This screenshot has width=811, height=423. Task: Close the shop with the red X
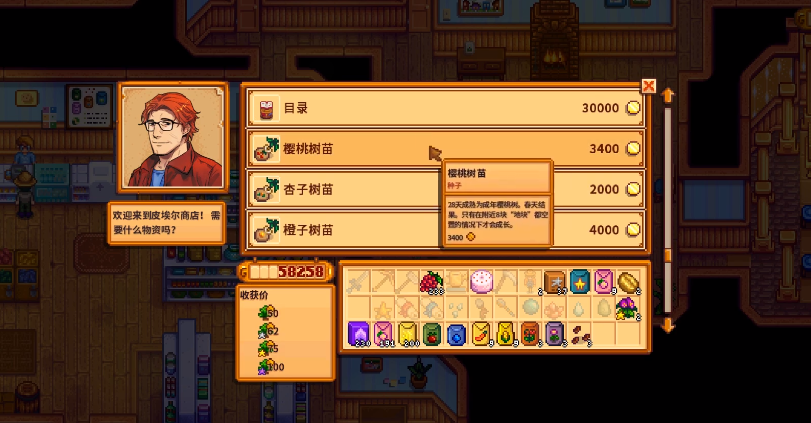pyautogui.click(x=648, y=86)
